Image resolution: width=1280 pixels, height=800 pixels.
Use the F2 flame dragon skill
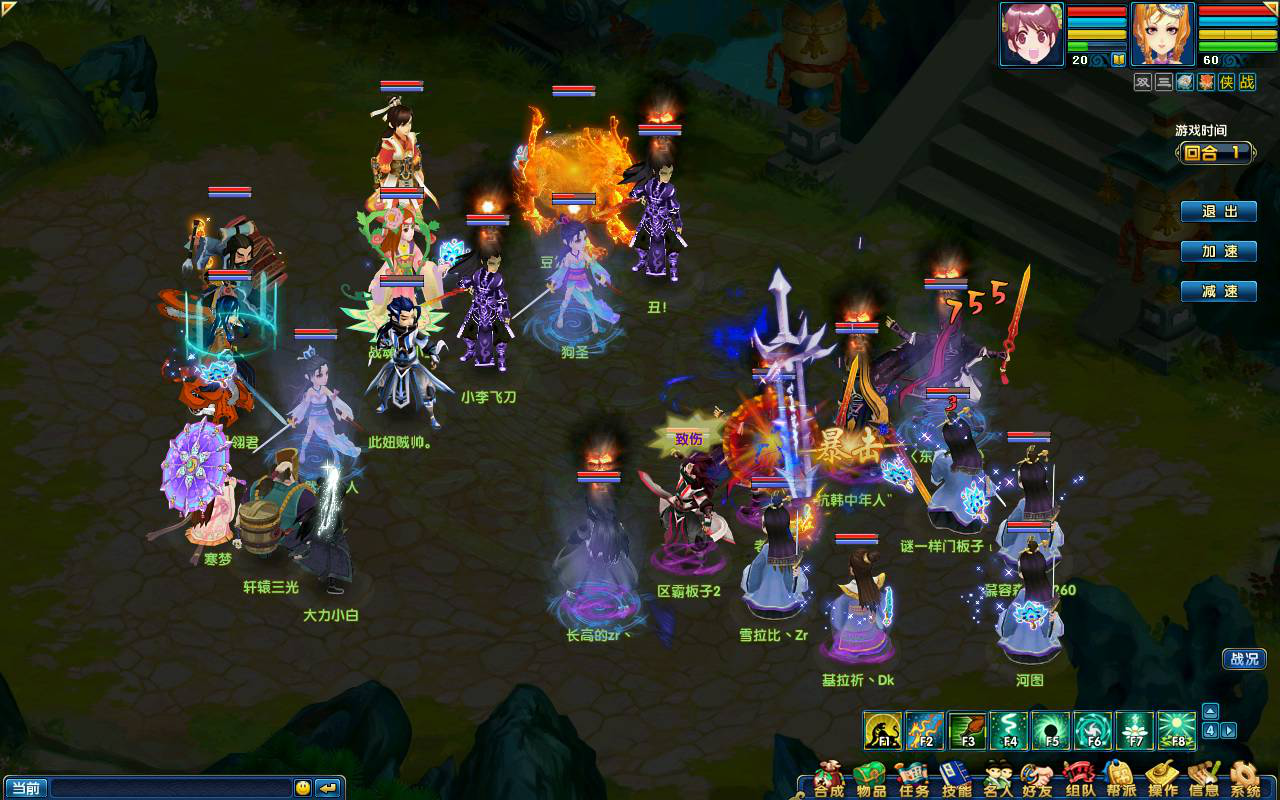click(925, 731)
